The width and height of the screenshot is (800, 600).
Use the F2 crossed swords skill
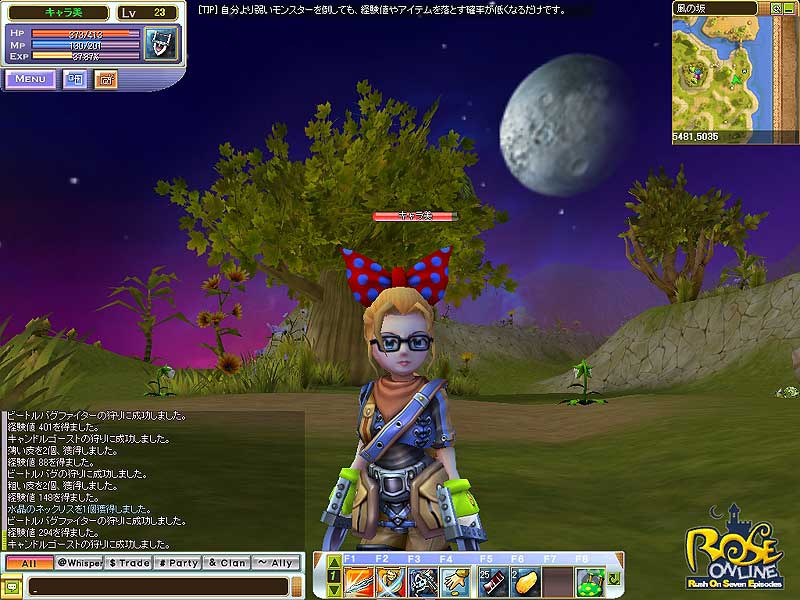coord(391,579)
